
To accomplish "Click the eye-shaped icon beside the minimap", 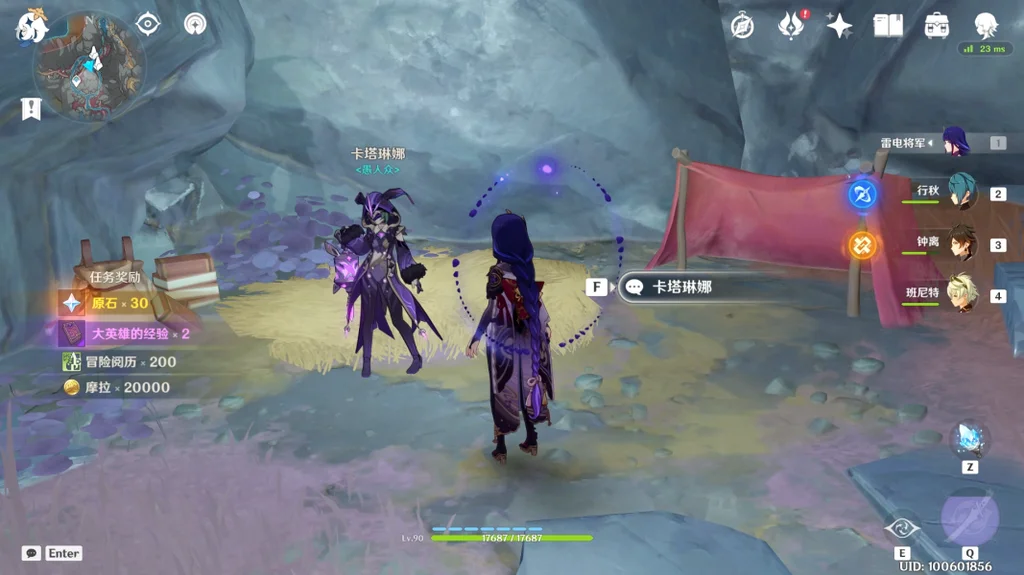I will [x=148, y=24].
